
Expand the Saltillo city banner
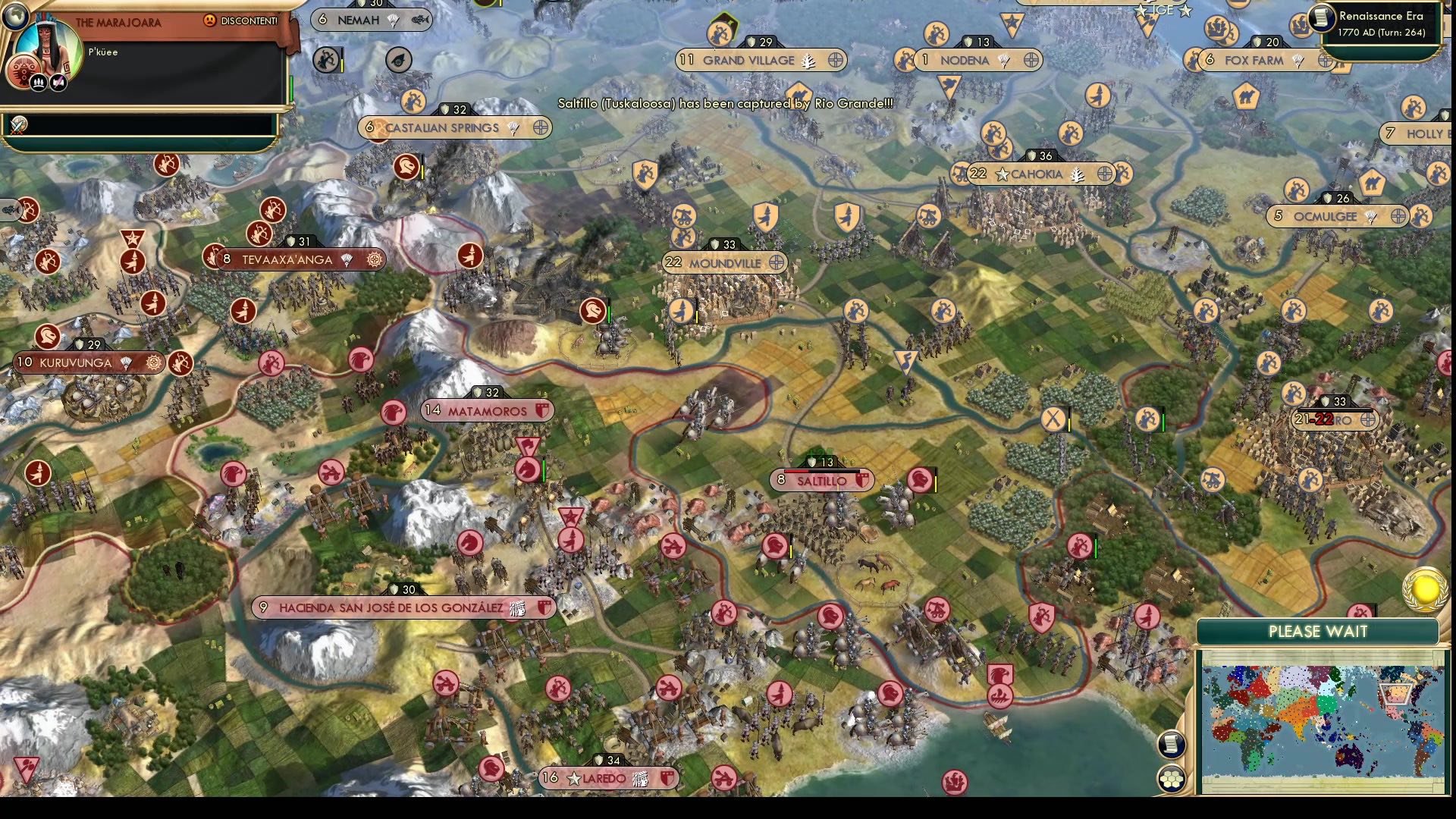point(822,480)
